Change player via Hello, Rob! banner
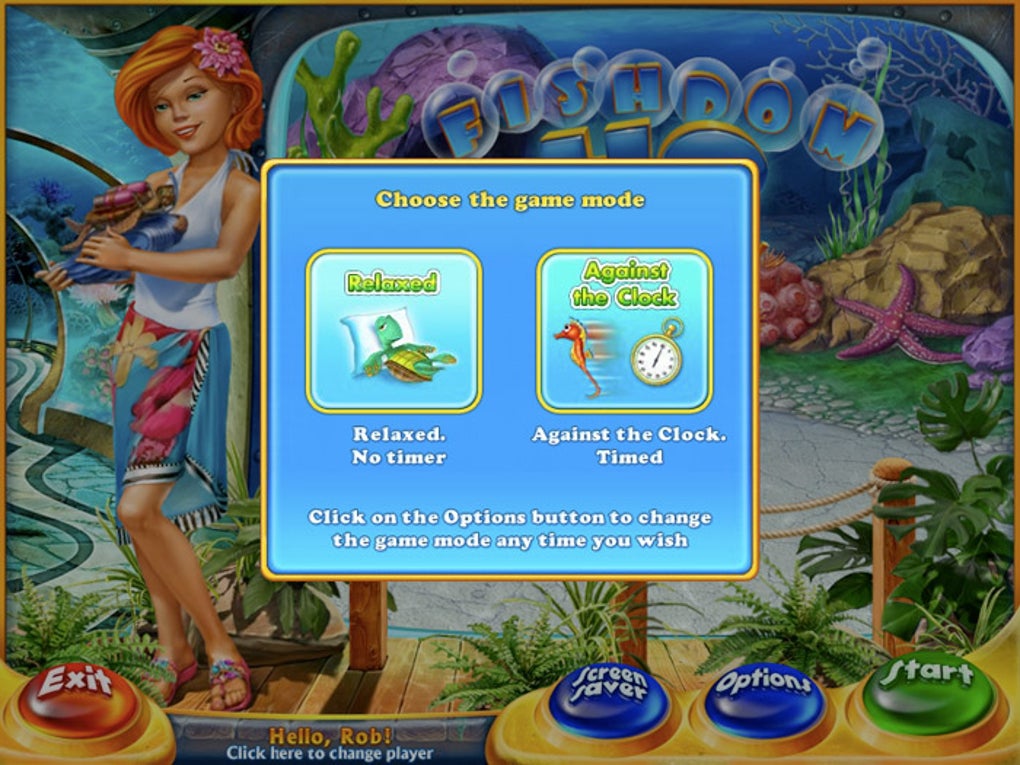 pyautogui.click(x=330, y=744)
